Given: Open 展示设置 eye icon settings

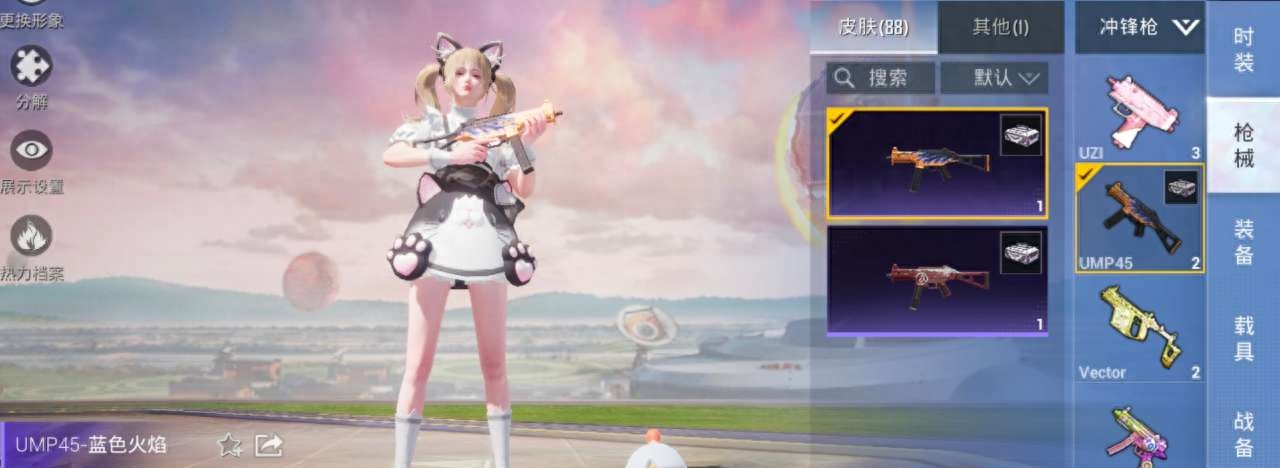Looking at the screenshot, I should (31, 152).
